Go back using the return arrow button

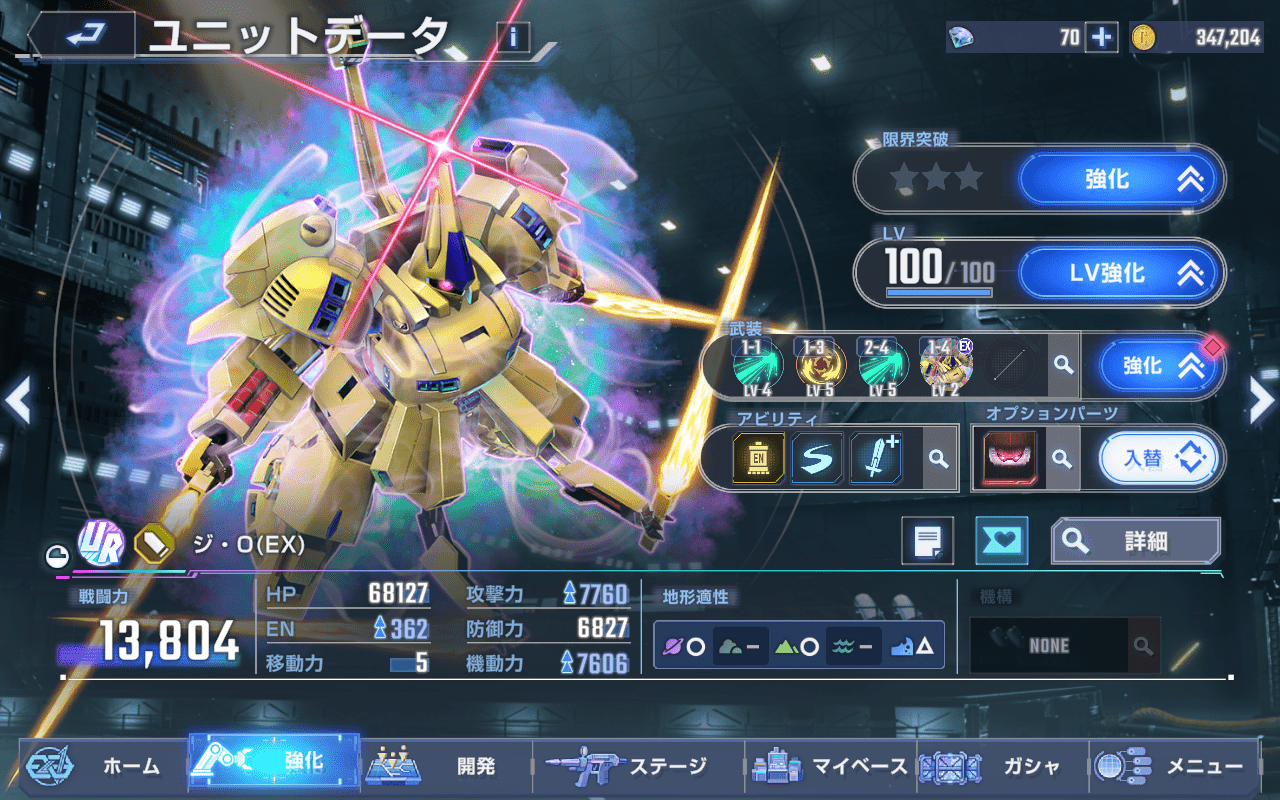(x=82, y=36)
